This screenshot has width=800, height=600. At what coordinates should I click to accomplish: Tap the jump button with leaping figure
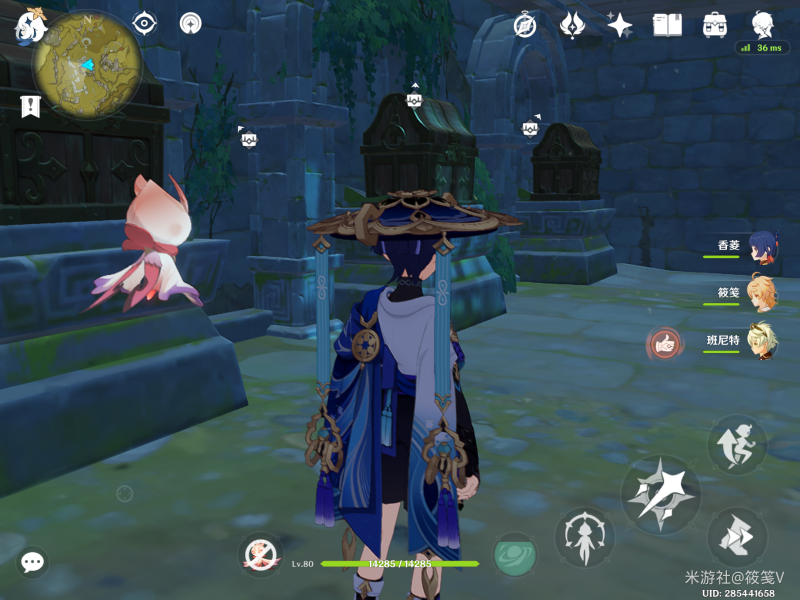pyautogui.click(x=738, y=444)
